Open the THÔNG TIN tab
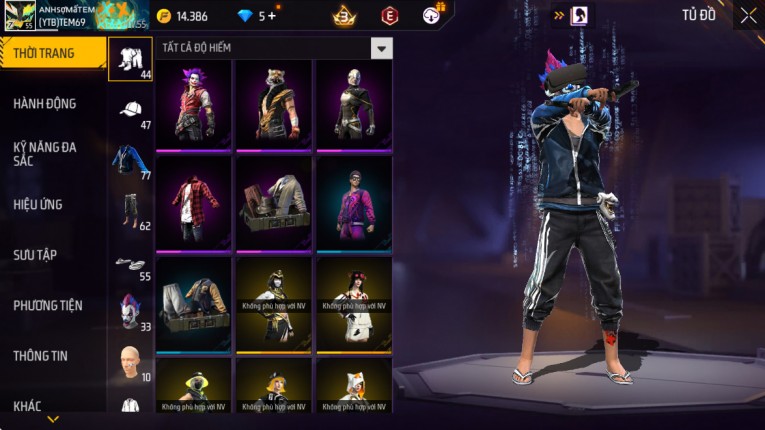Image resolution: width=765 pixels, height=430 pixels. coord(42,355)
